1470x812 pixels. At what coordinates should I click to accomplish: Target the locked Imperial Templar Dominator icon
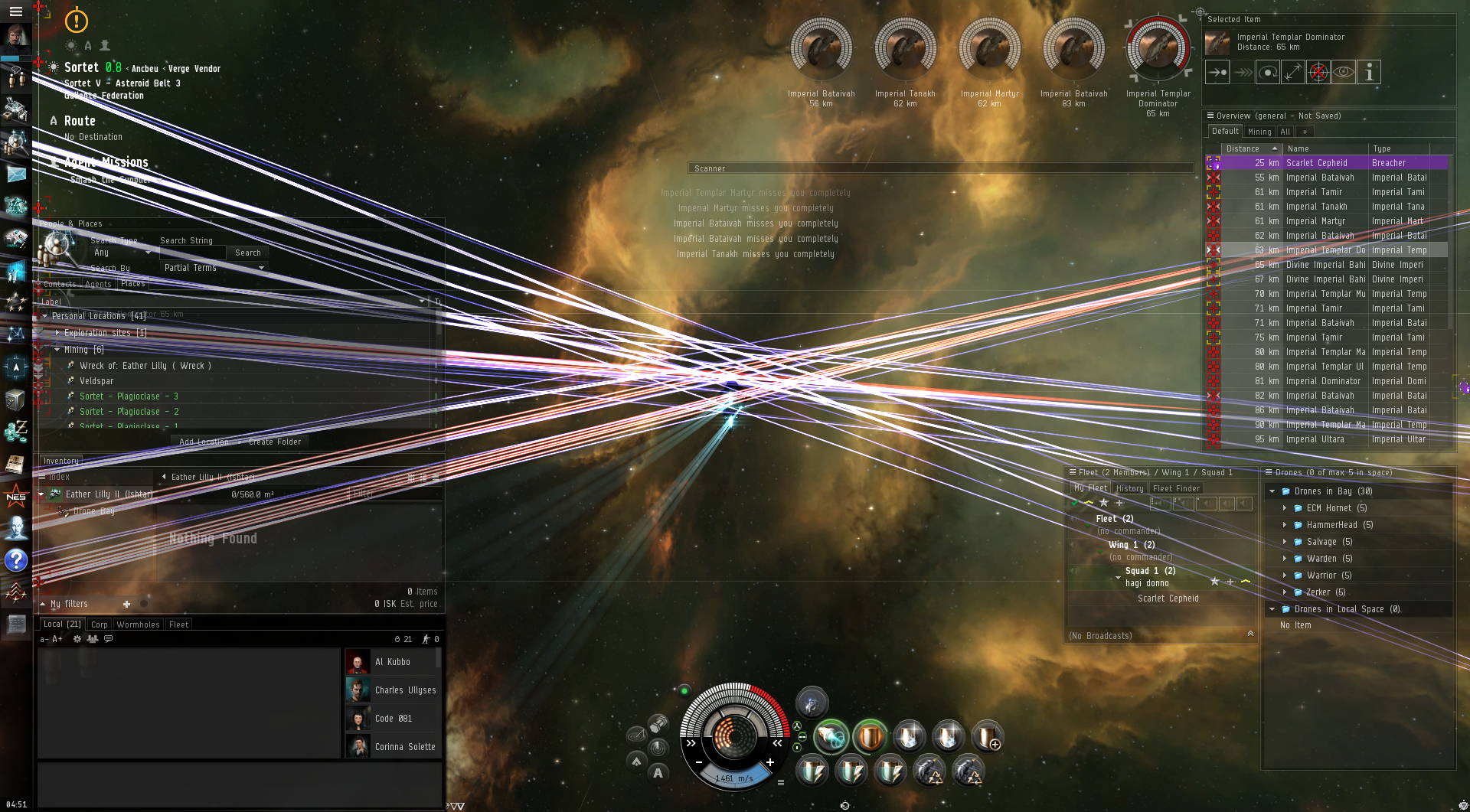tap(1158, 49)
